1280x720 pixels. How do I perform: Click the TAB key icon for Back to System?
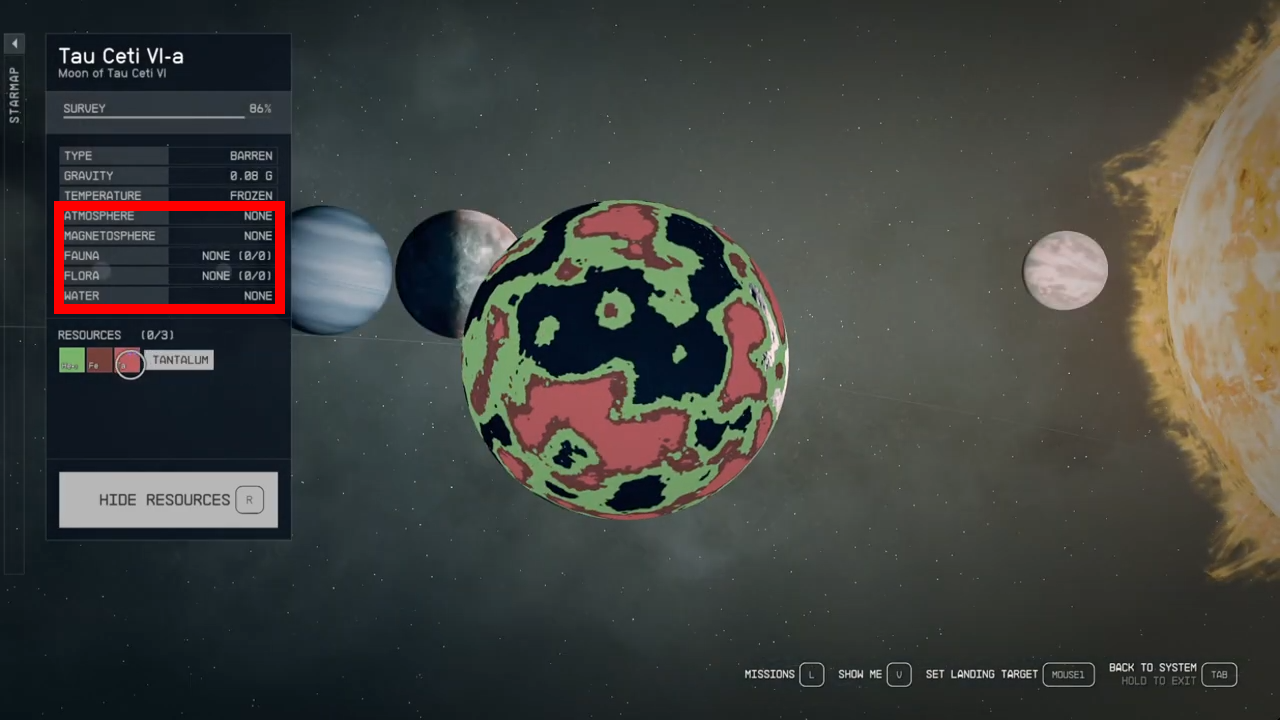point(1219,674)
